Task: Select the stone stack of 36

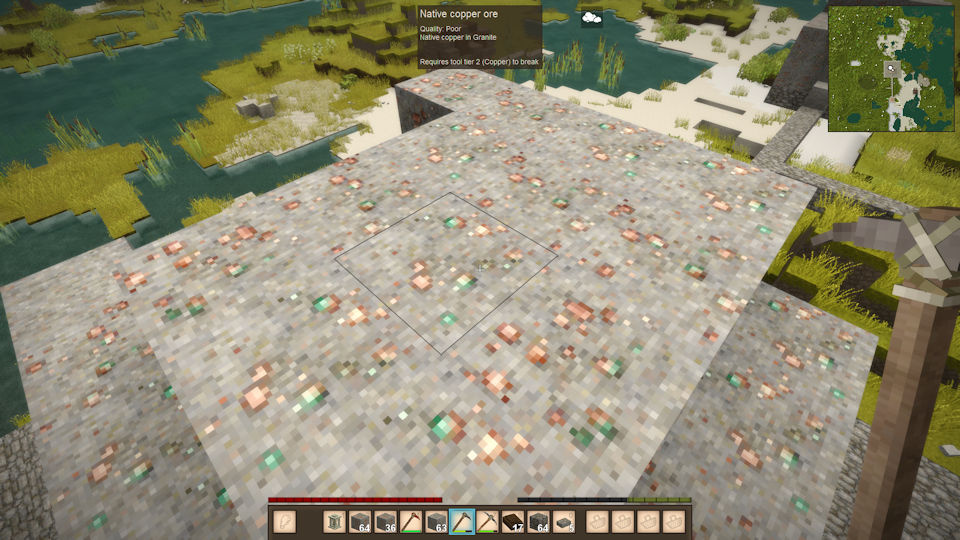Action: point(385,521)
